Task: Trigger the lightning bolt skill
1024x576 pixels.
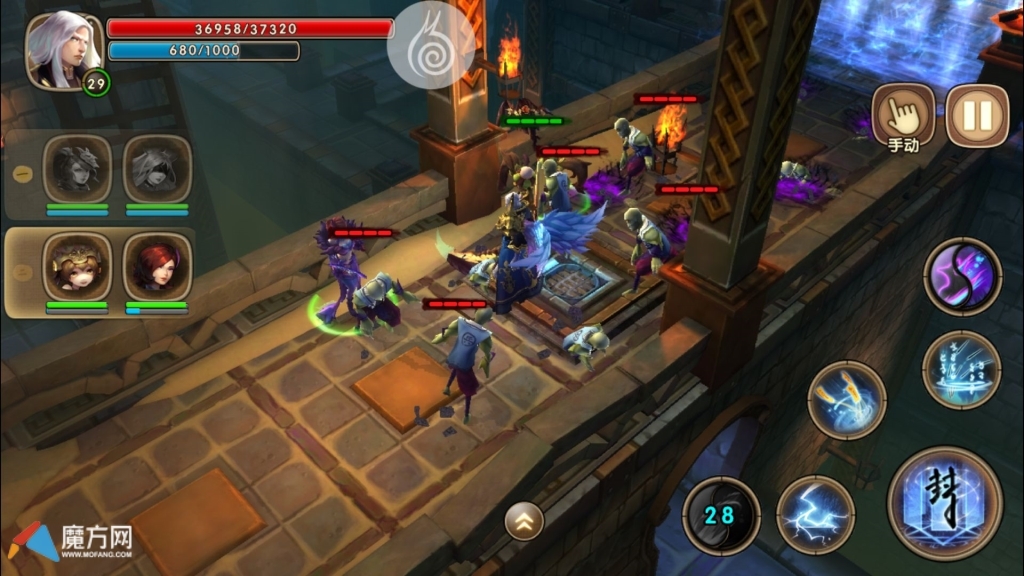Action: pos(815,515)
